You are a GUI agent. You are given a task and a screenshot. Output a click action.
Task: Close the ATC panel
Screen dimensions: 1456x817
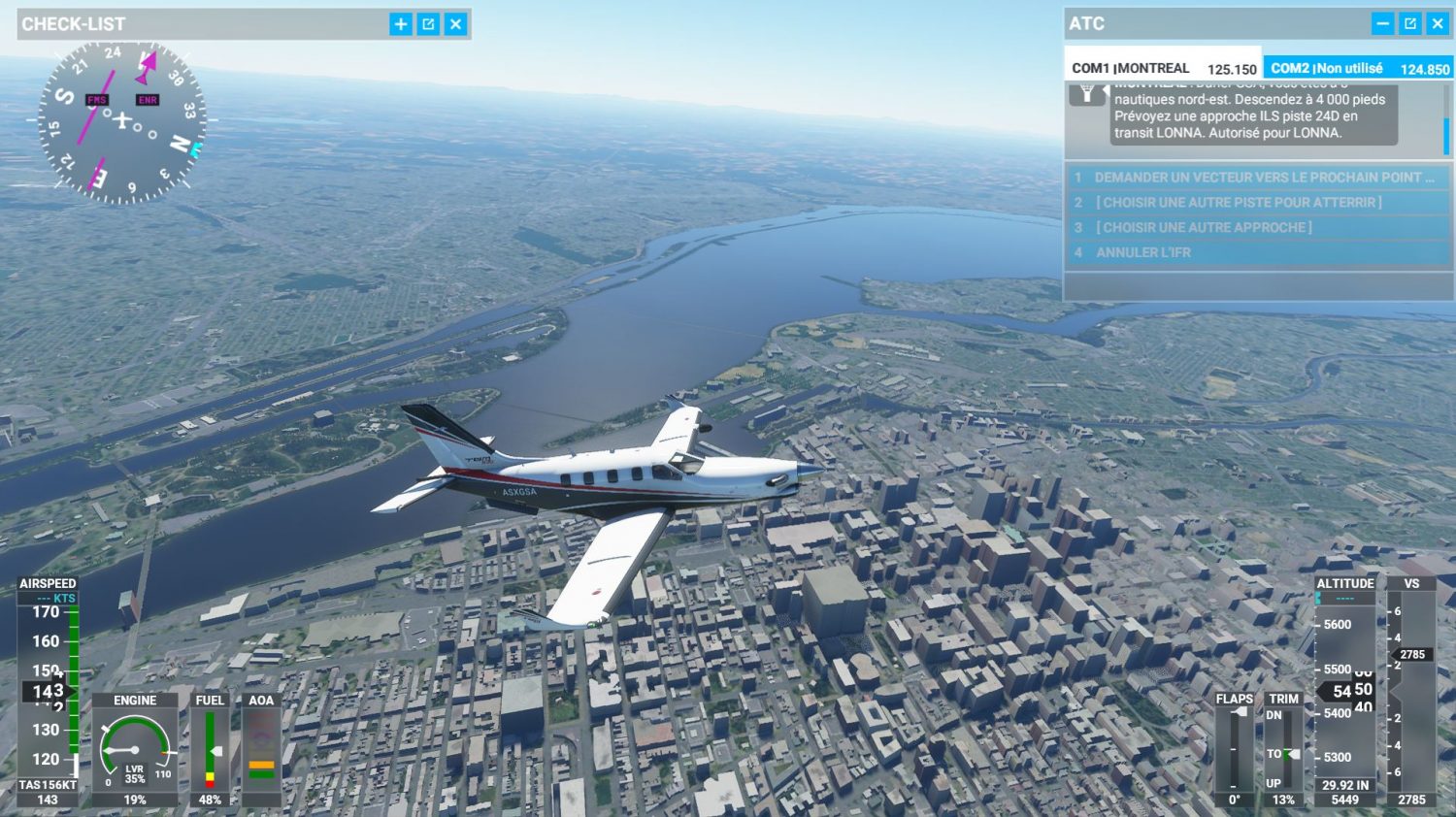pos(1438,23)
